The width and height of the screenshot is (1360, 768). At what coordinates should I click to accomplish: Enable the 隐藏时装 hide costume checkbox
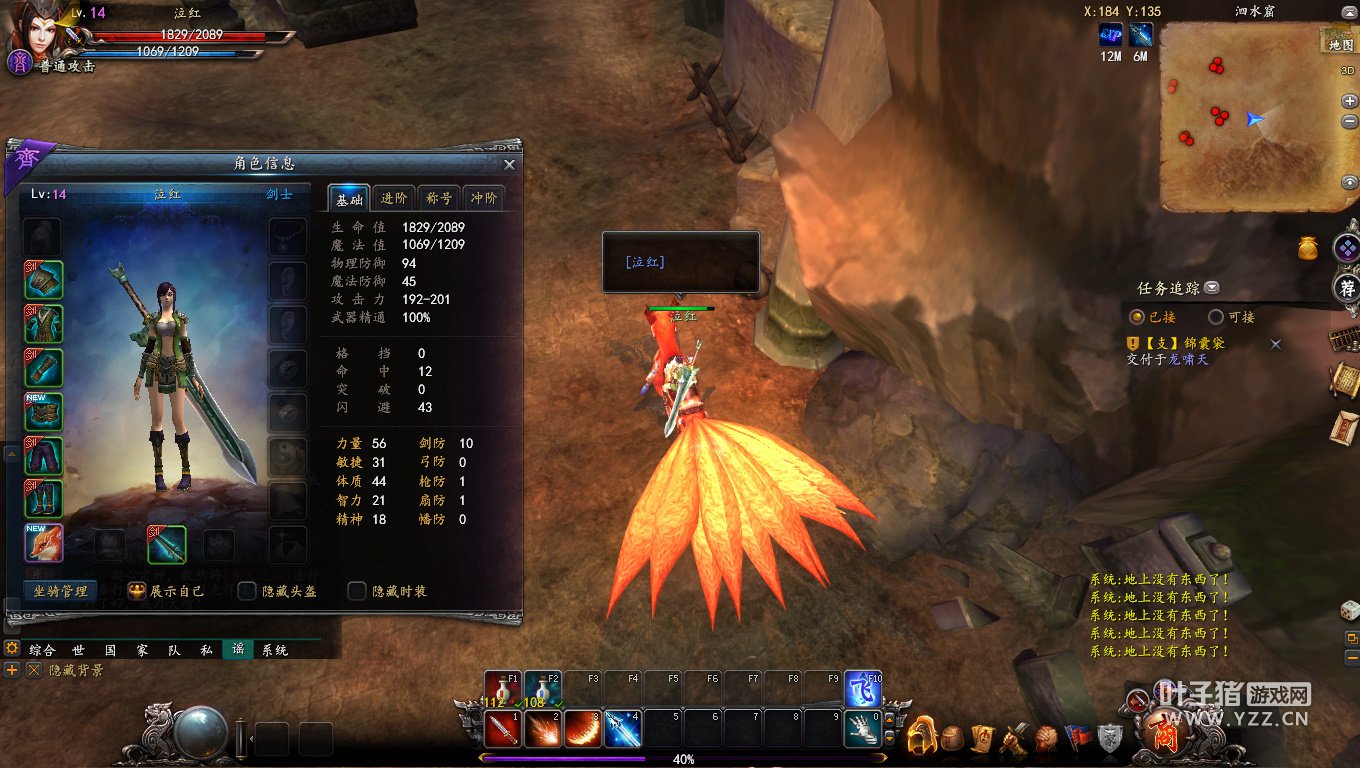[x=357, y=591]
